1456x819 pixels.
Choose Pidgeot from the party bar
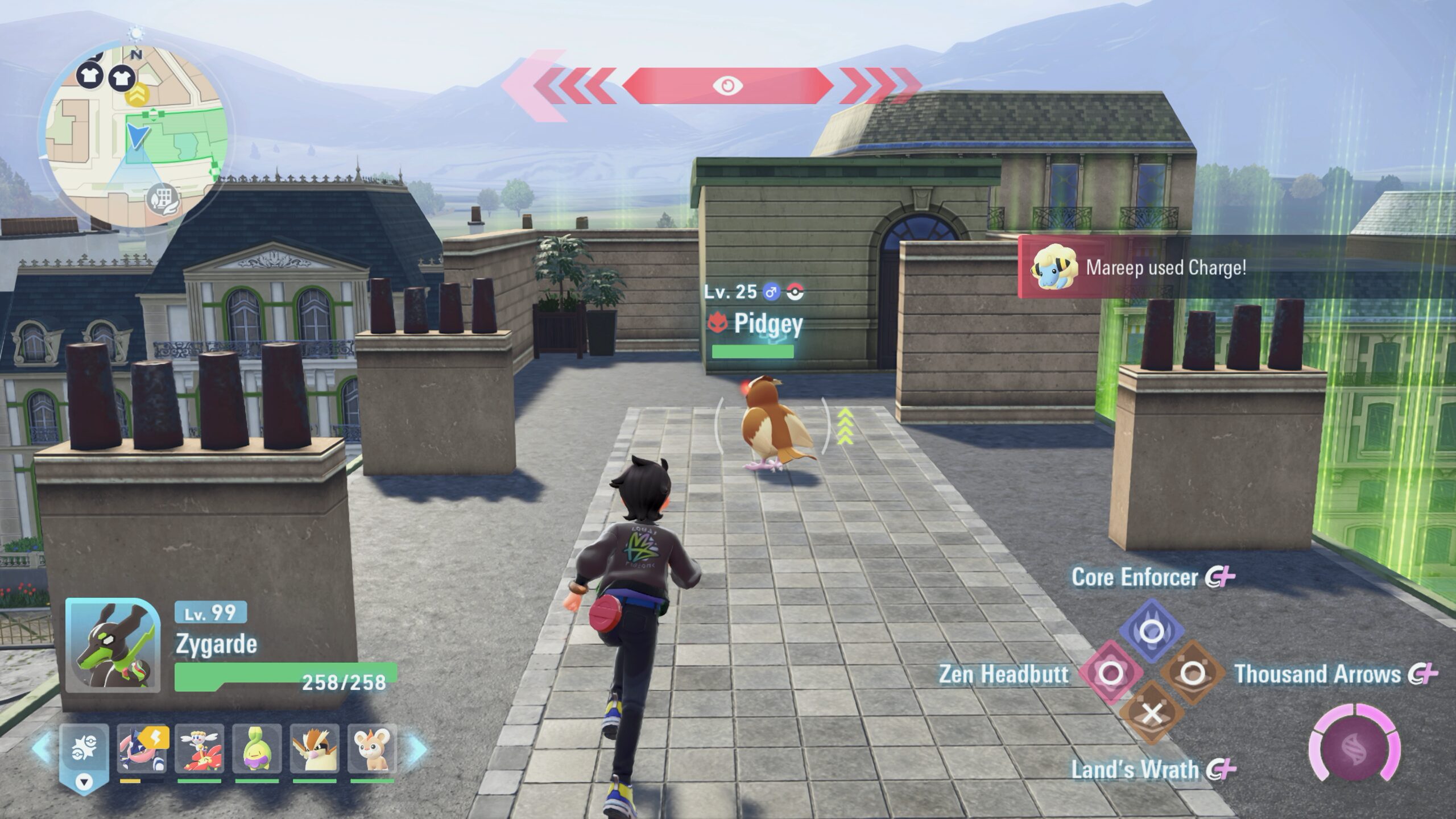coord(314,749)
